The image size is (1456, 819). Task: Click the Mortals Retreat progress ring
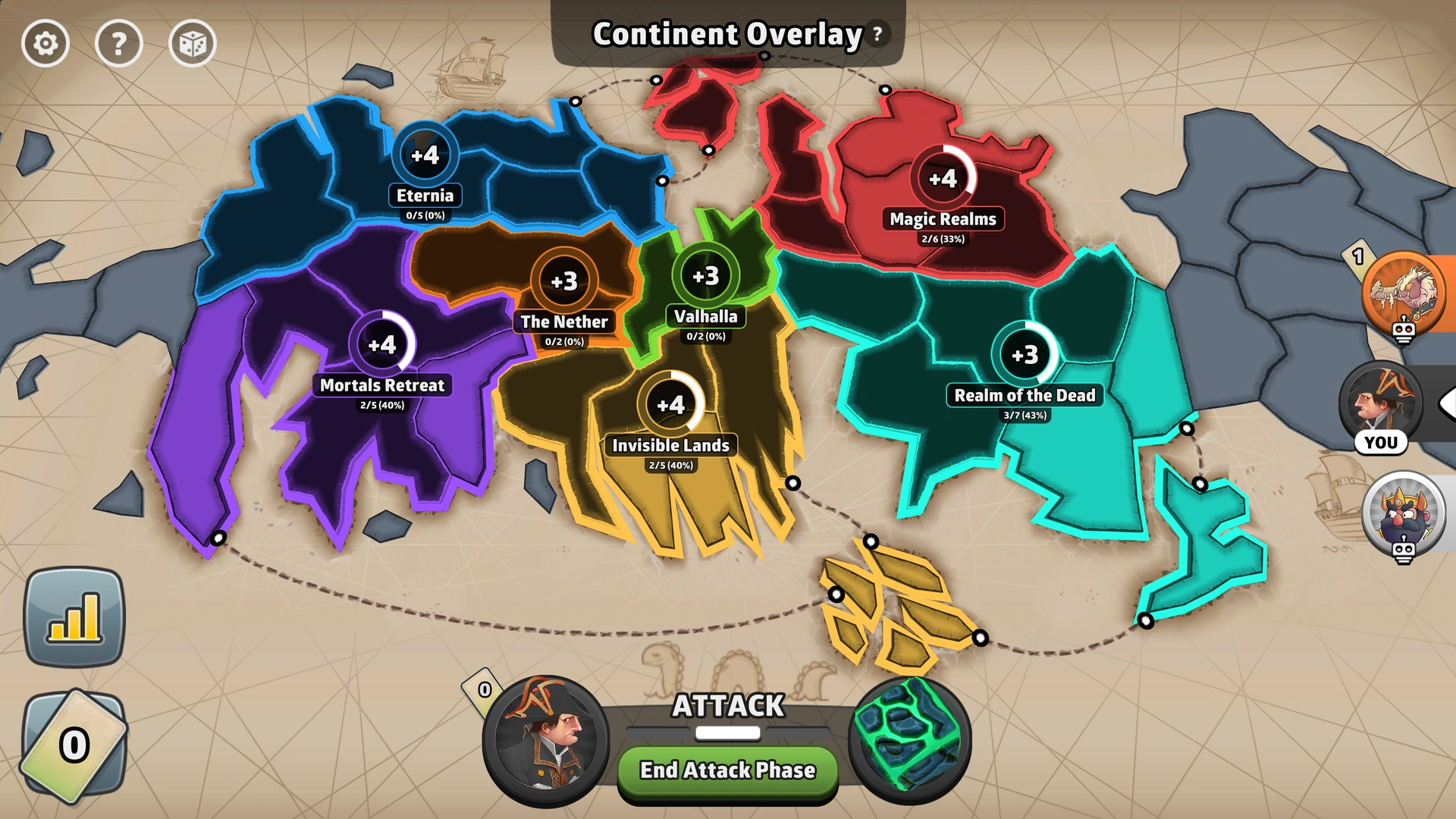pos(383,345)
